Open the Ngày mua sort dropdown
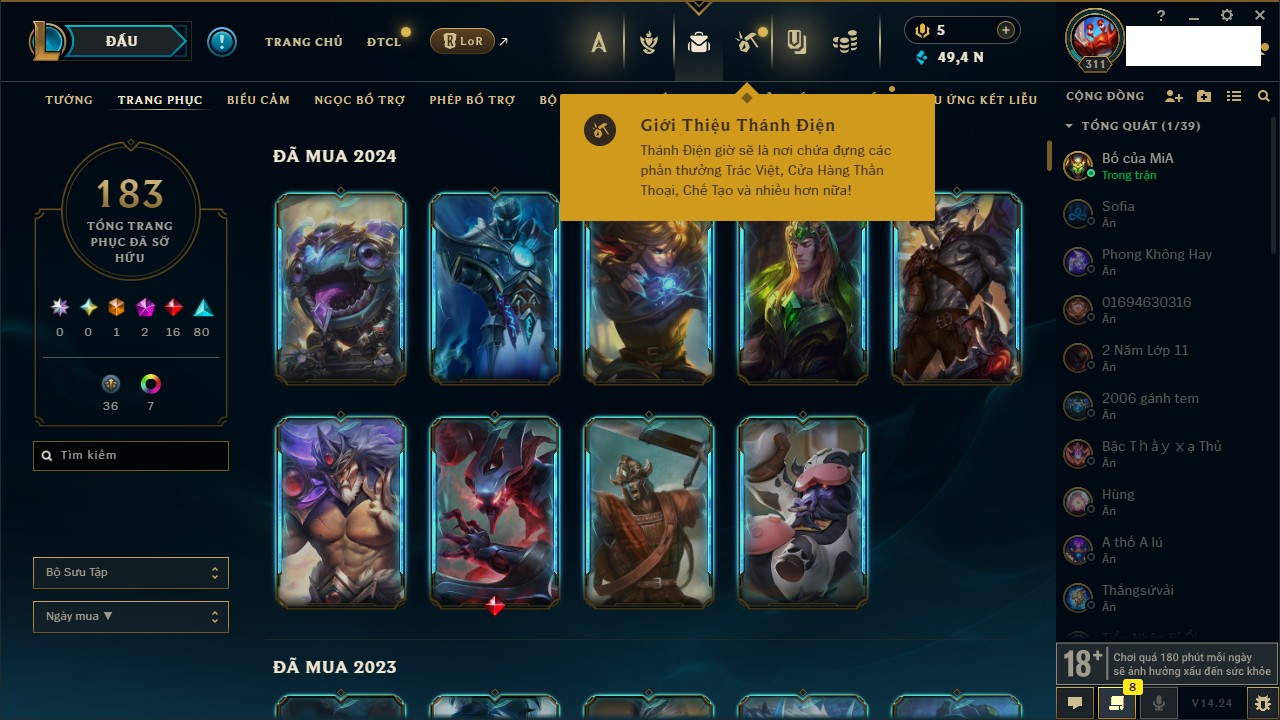This screenshot has height=720, width=1280. tap(131, 617)
